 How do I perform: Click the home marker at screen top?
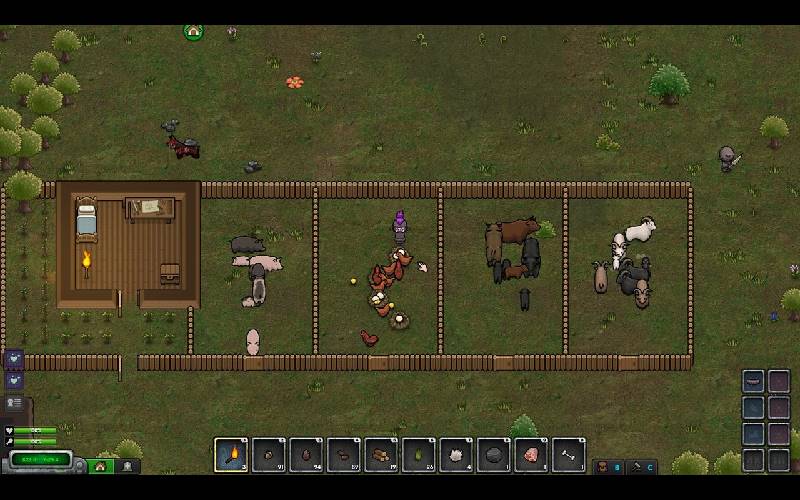193,32
